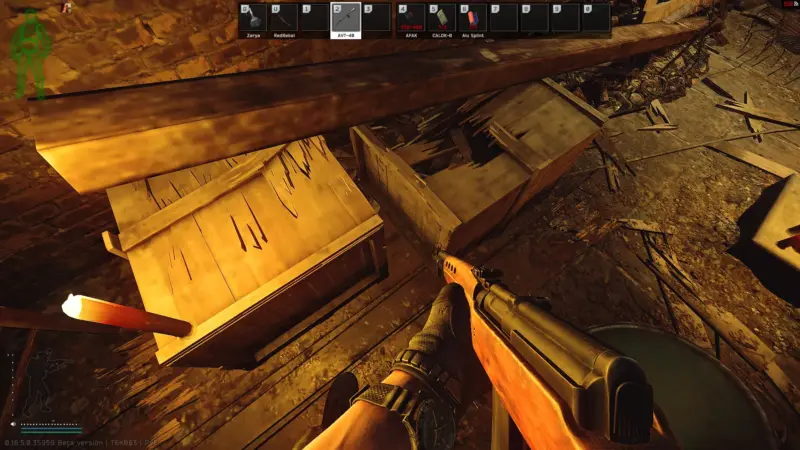
Task: Choose the RedRebel melee slot
Action: point(284,20)
